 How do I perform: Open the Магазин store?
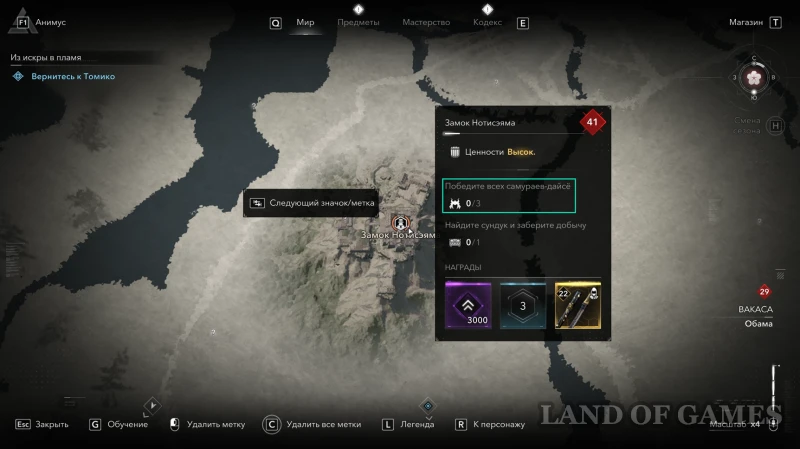click(746, 22)
